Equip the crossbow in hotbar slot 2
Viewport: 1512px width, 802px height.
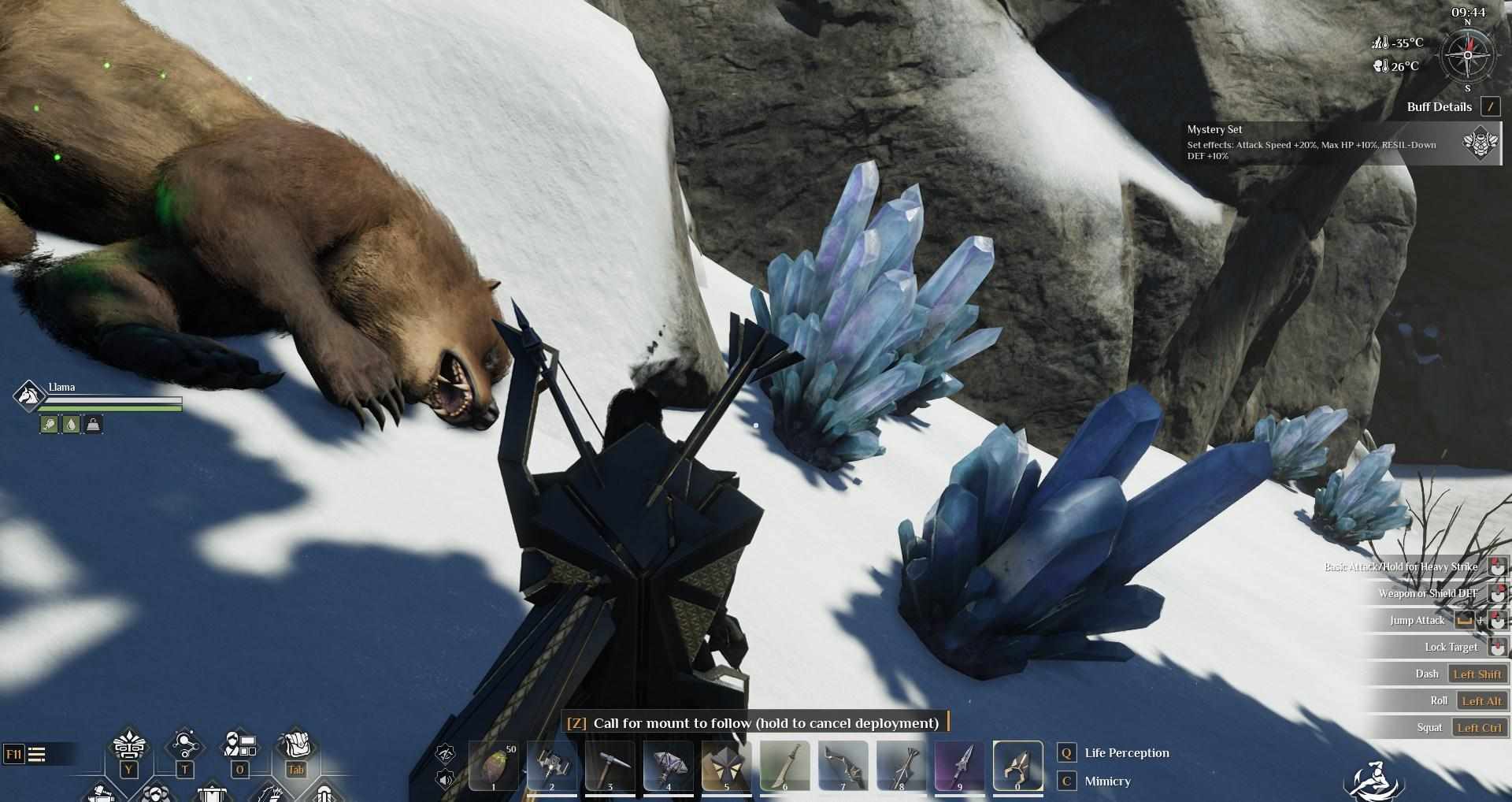pyautogui.click(x=552, y=765)
